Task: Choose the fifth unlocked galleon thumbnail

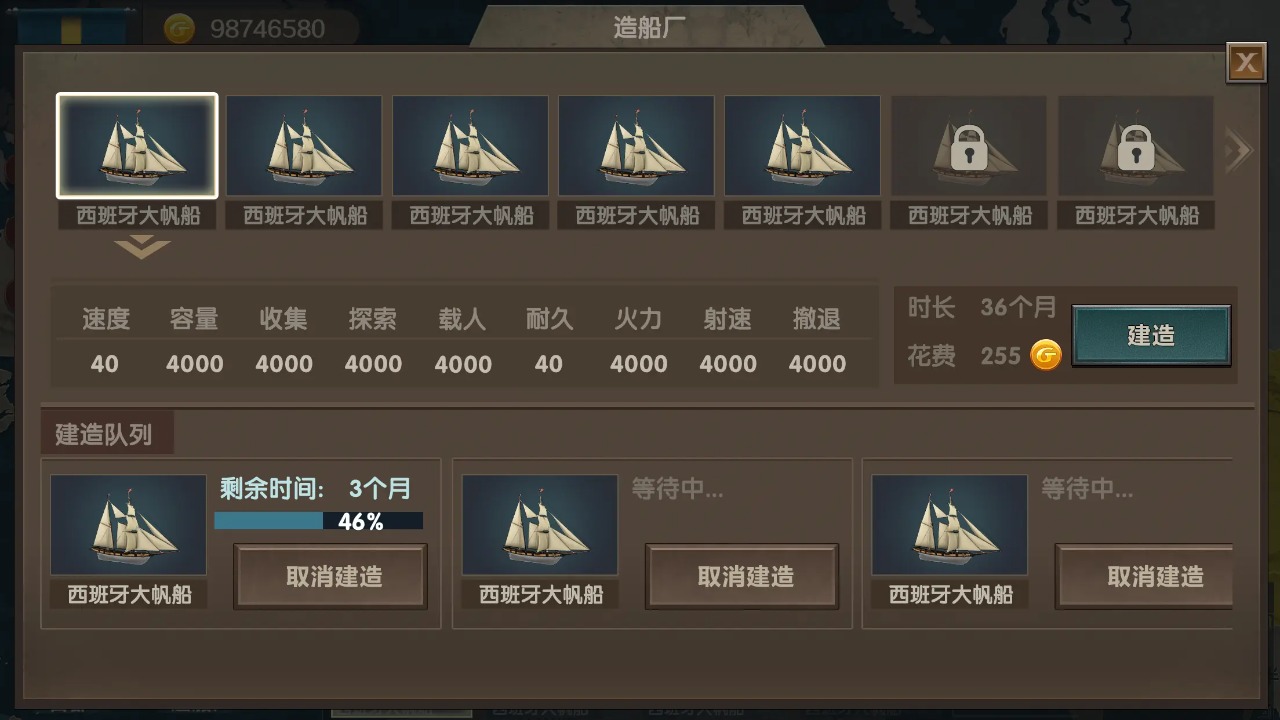Action: pos(802,145)
